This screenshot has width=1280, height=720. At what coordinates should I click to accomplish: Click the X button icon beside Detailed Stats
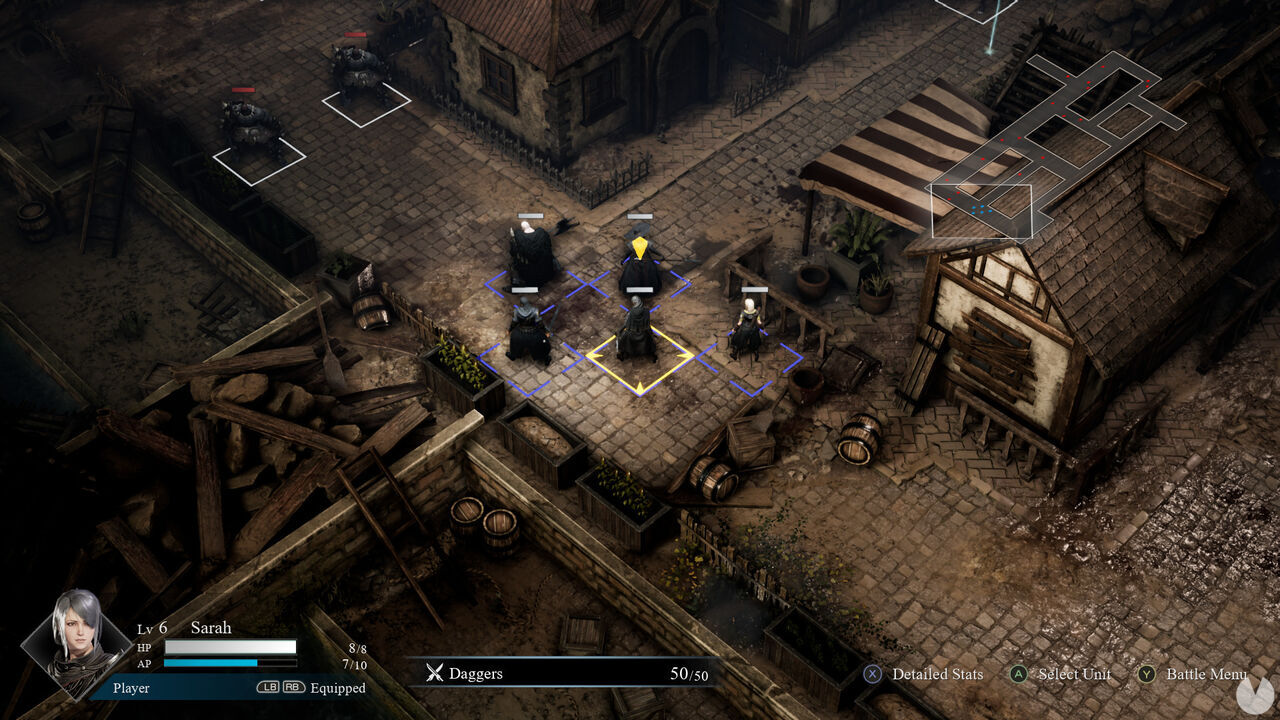point(872,674)
